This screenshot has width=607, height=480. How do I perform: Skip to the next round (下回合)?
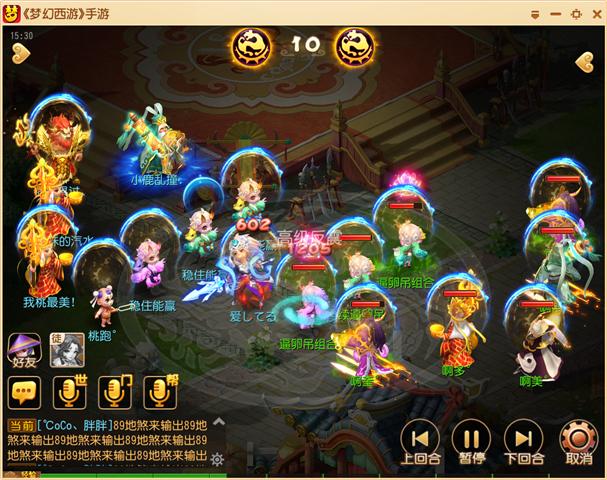point(523,439)
